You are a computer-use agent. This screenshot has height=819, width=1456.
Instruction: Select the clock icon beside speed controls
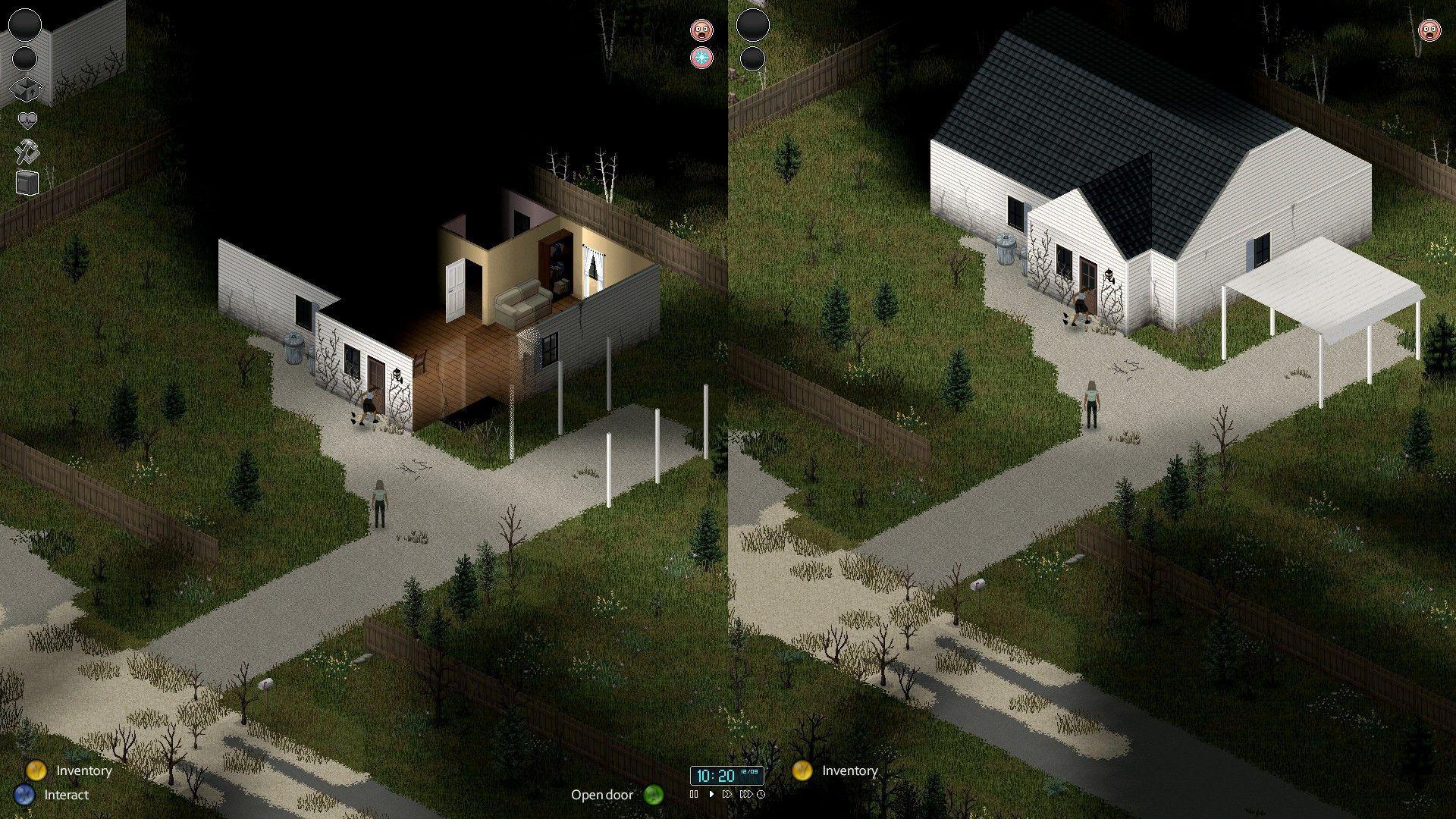(761, 795)
